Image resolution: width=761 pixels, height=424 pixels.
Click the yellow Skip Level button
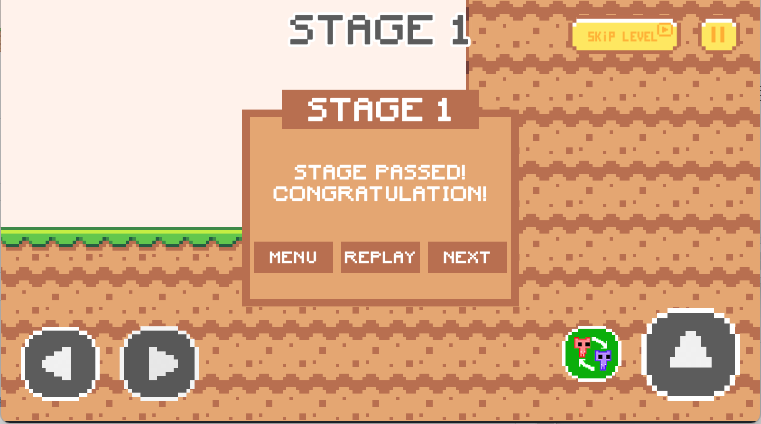(x=624, y=35)
